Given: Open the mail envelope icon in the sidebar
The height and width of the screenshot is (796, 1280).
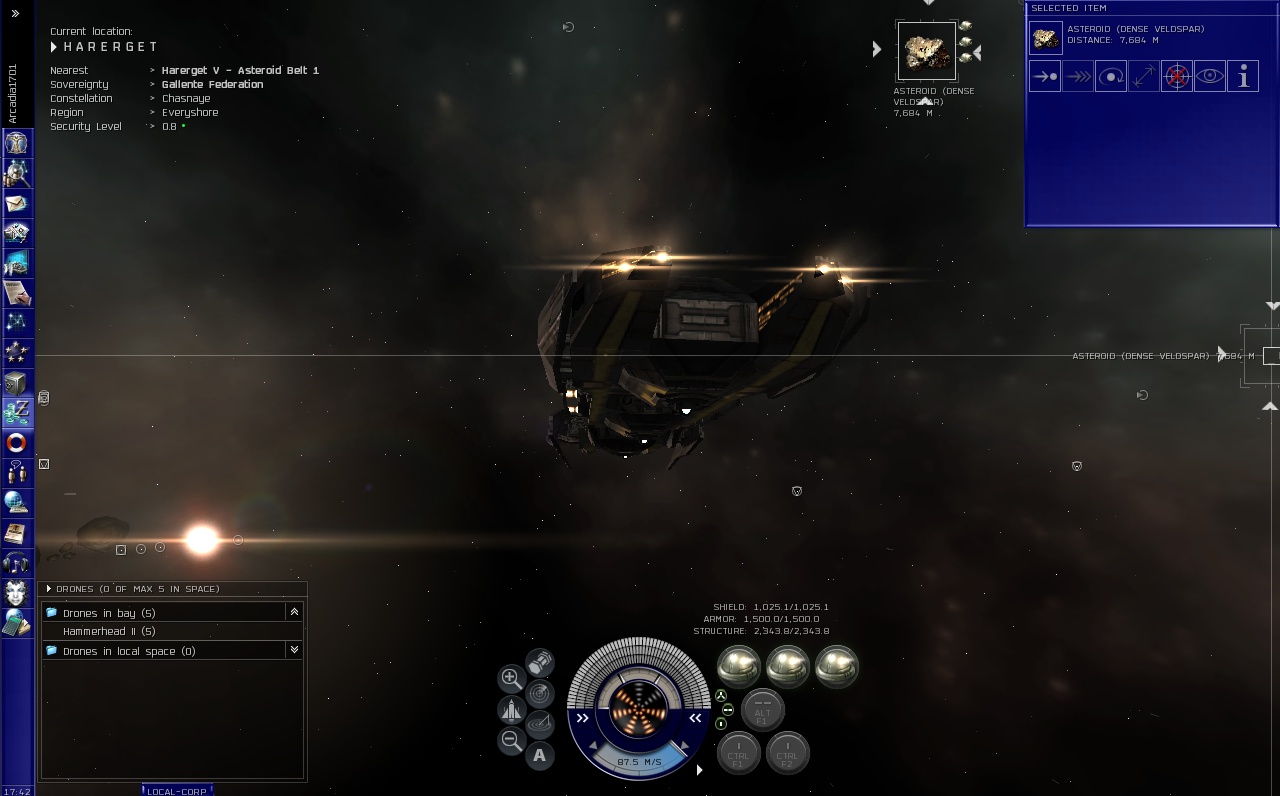Looking at the screenshot, I should pyautogui.click(x=16, y=203).
